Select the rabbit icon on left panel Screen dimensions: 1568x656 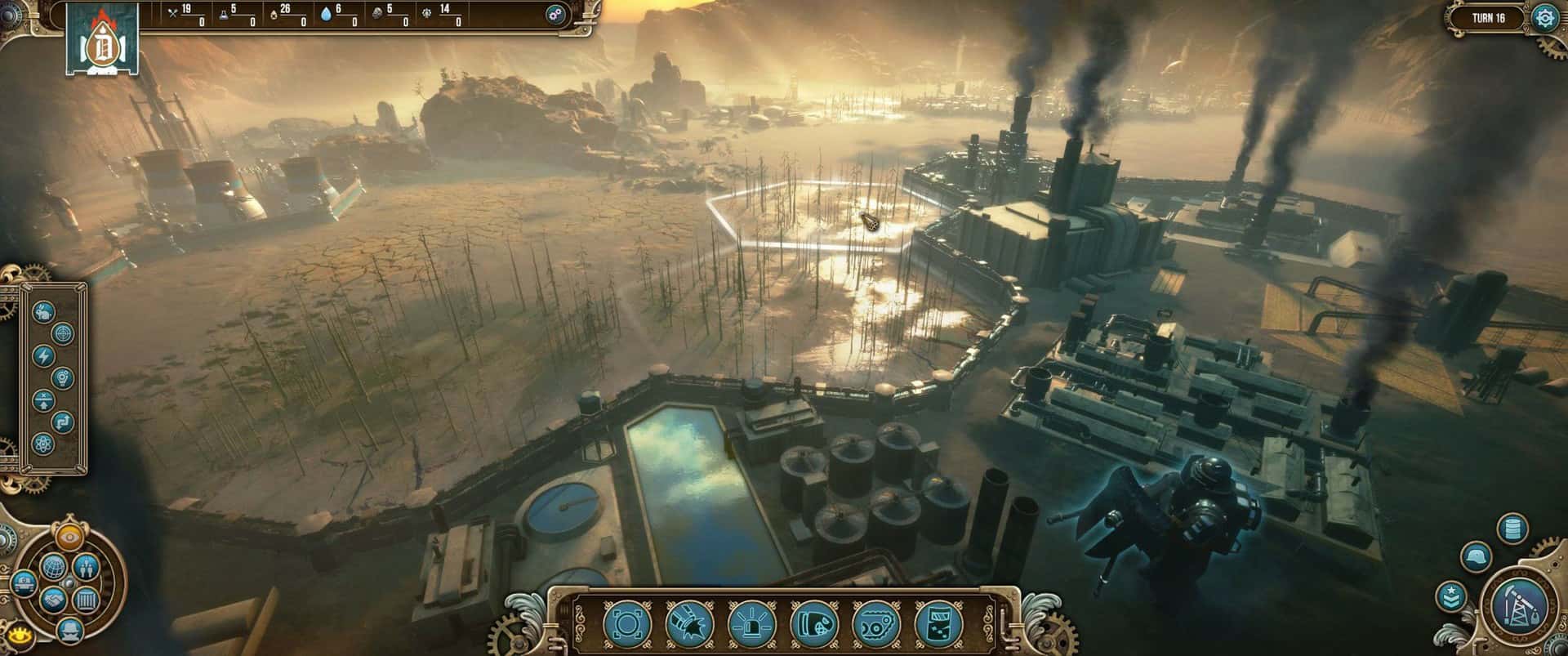(x=42, y=311)
